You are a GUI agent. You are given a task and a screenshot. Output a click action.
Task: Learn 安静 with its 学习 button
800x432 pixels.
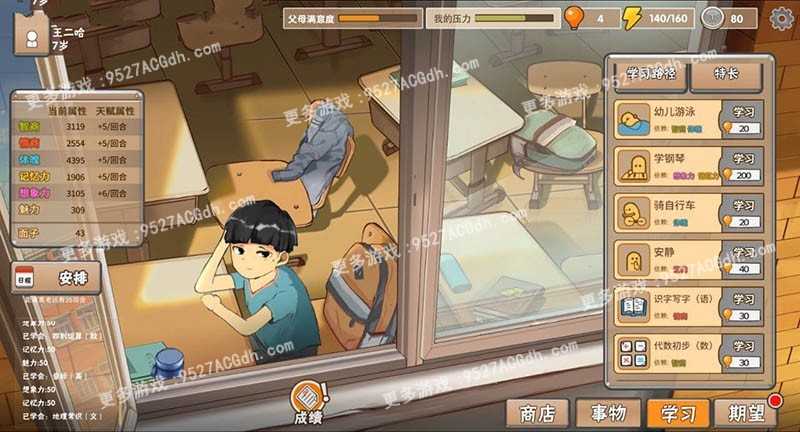pyautogui.click(x=743, y=253)
